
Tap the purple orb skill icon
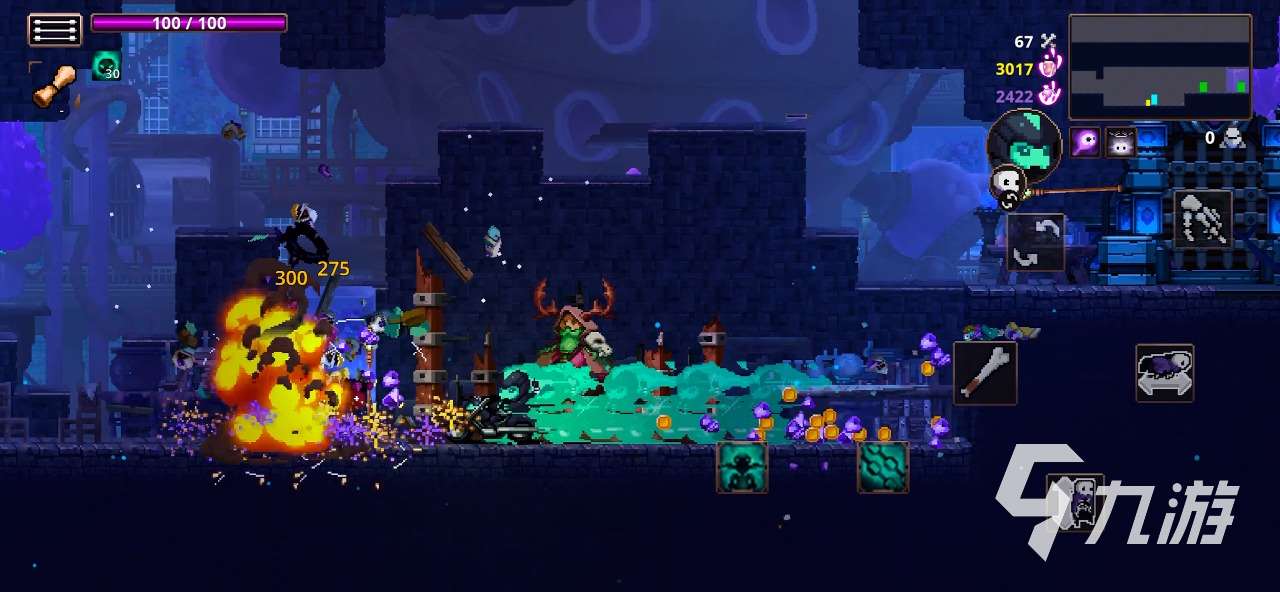click(x=1085, y=142)
